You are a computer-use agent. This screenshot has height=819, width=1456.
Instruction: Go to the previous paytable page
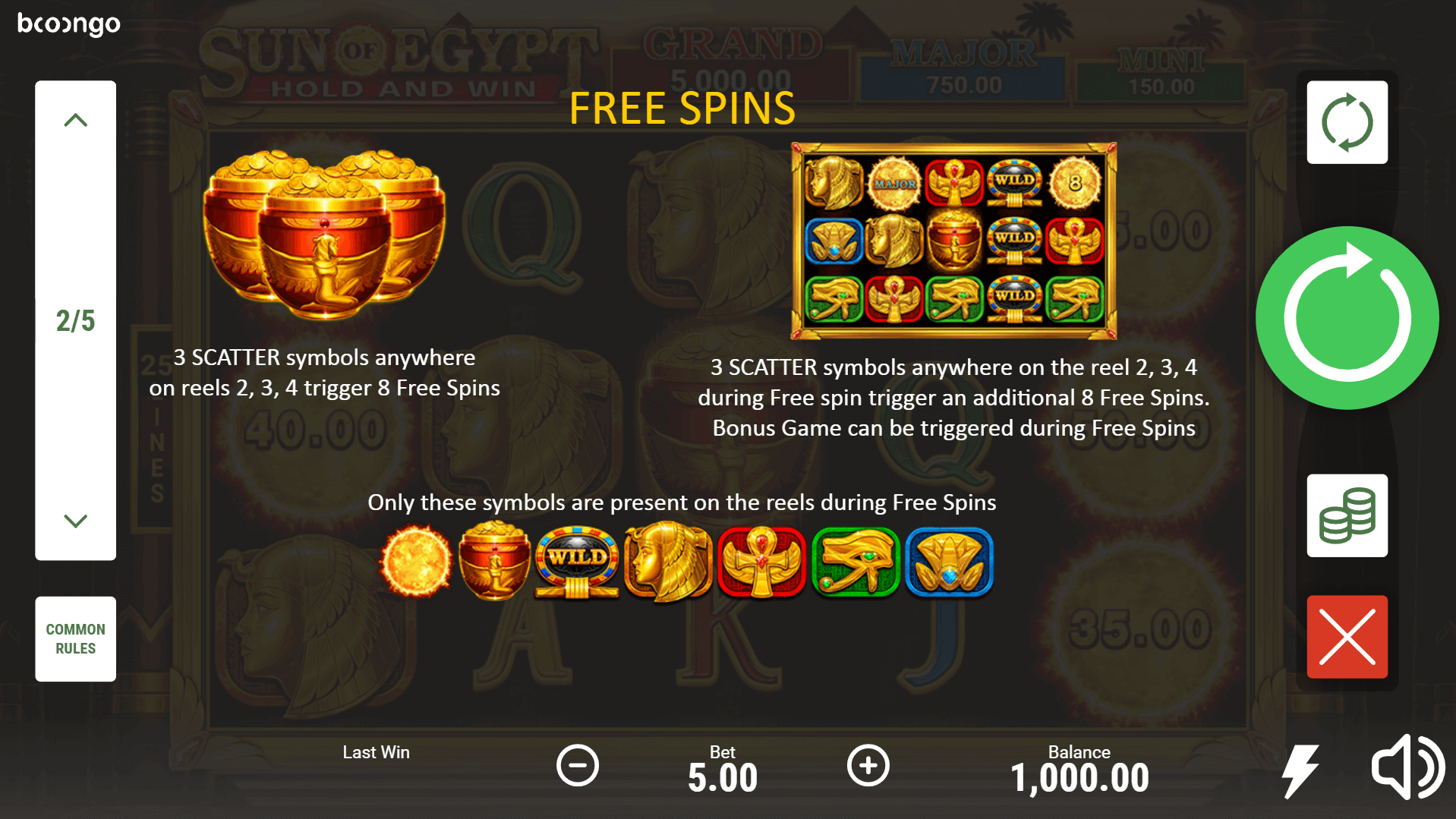[x=75, y=121]
